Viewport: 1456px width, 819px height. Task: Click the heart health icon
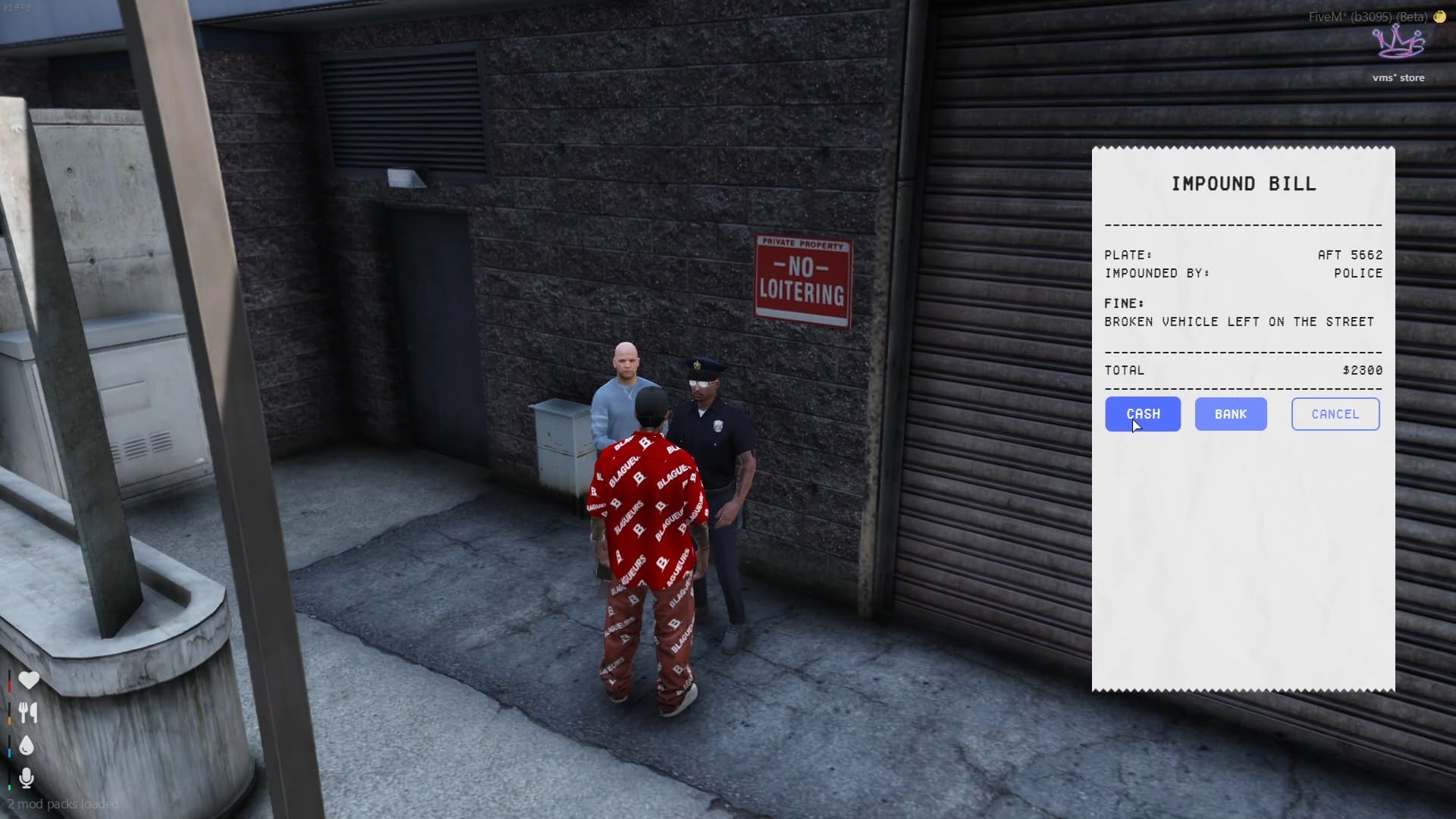(x=28, y=680)
